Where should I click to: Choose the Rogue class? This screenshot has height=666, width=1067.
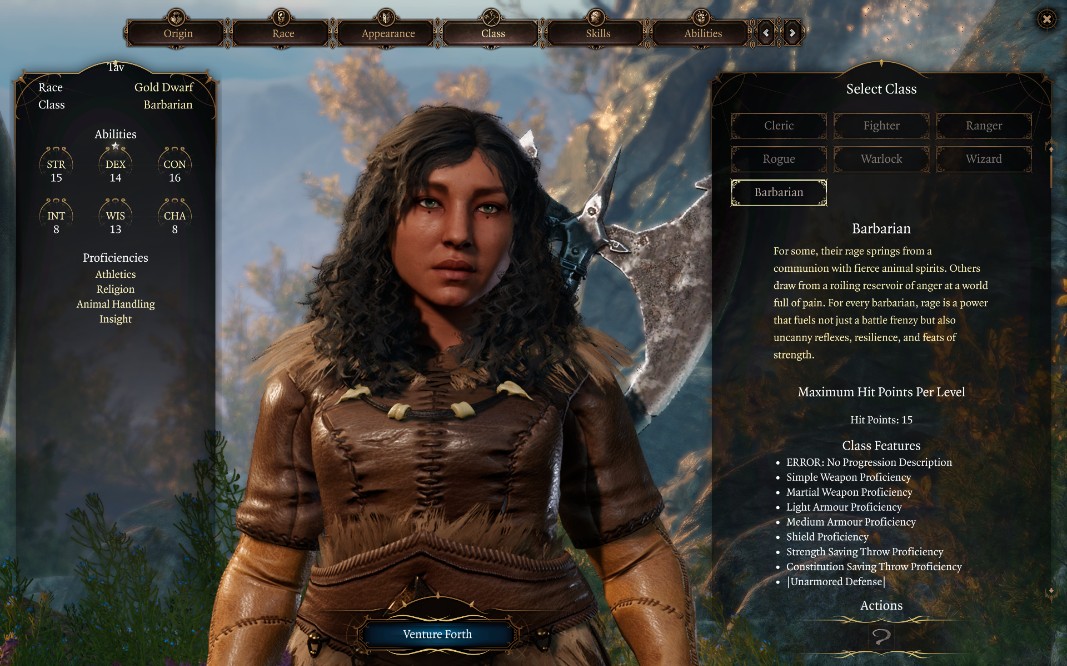coord(779,159)
